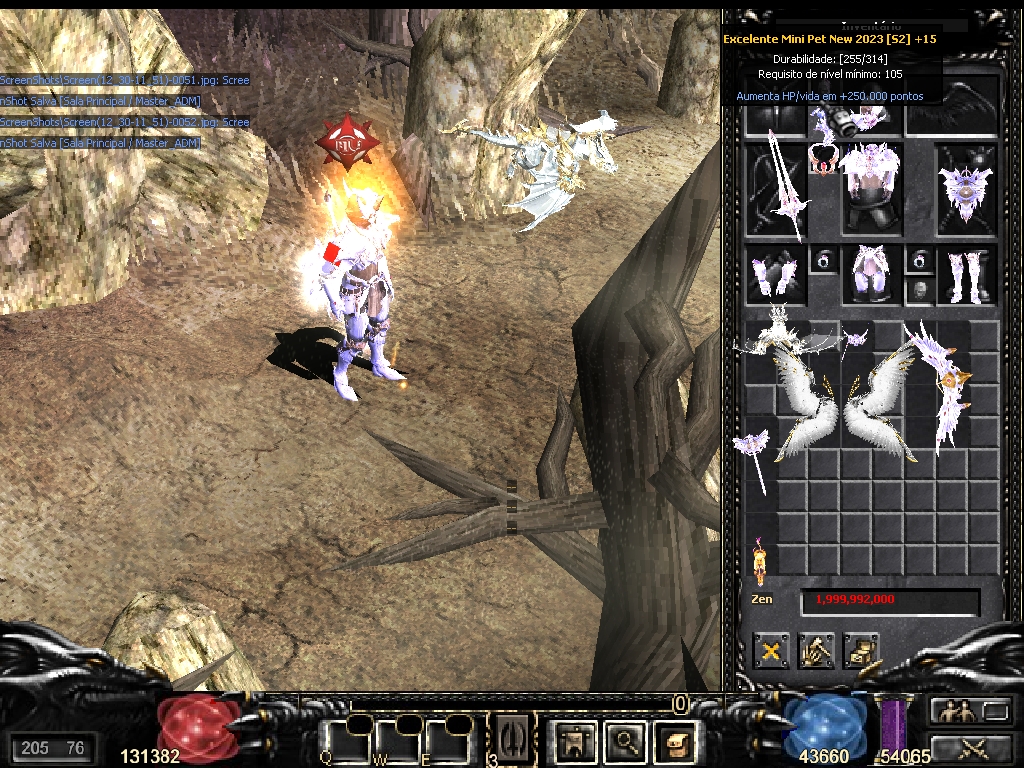This screenshot has height=768, width=1024.
Task: Select the equipped boots slot
Action: 965,275
